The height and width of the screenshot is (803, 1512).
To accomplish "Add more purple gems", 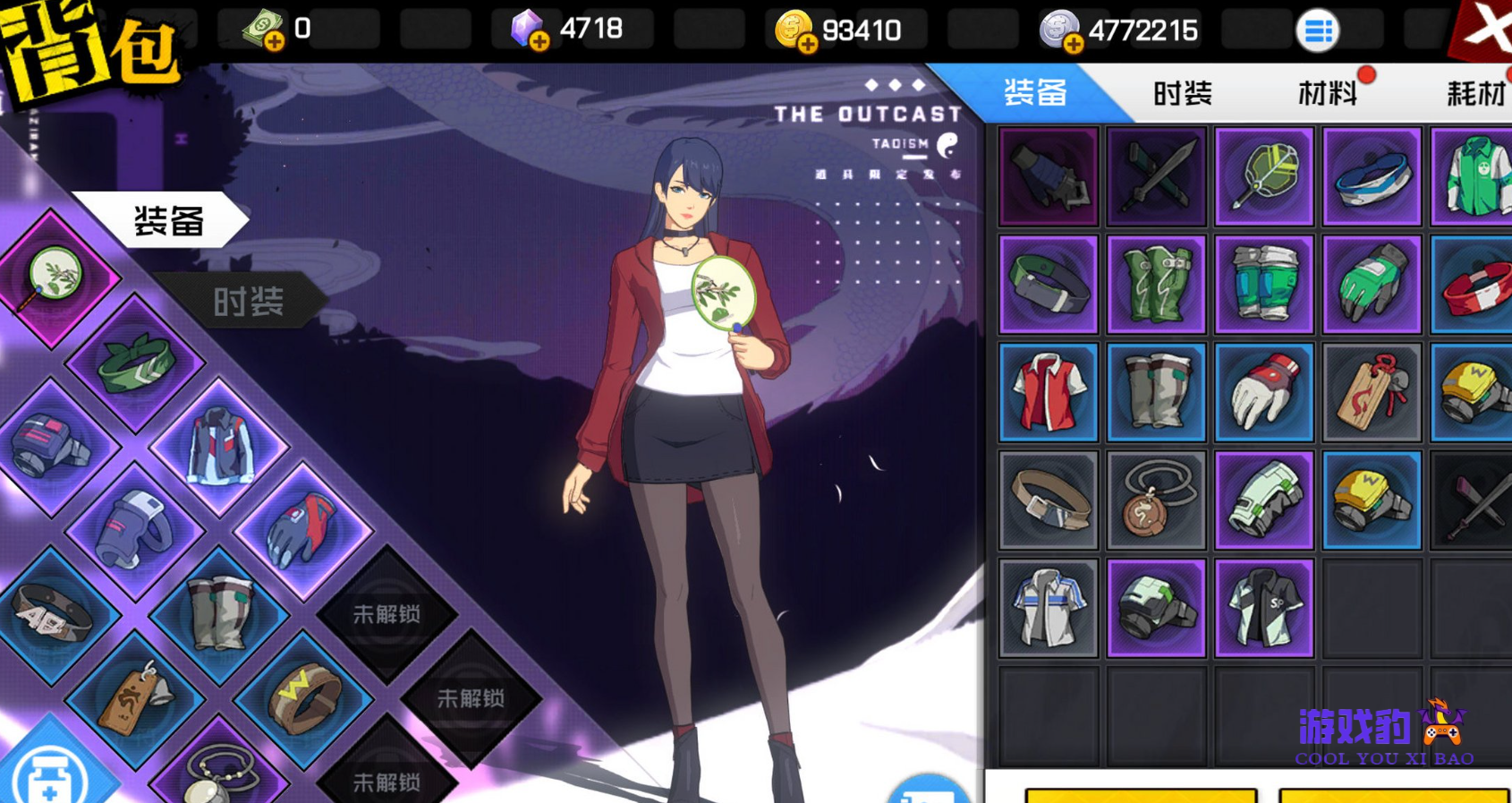I will coord(539,41).
